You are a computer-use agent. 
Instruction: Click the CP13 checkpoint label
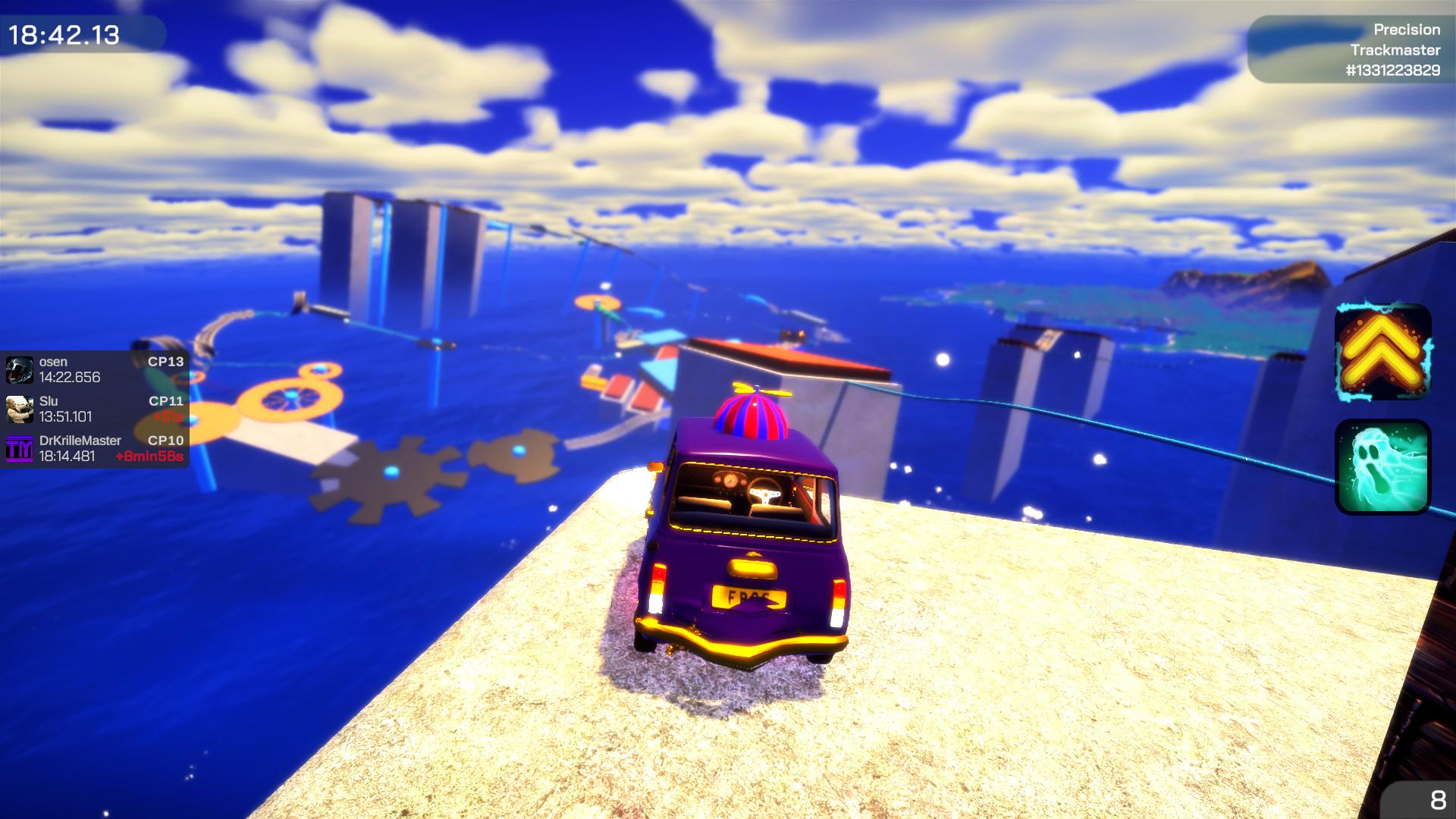point(168,362)
